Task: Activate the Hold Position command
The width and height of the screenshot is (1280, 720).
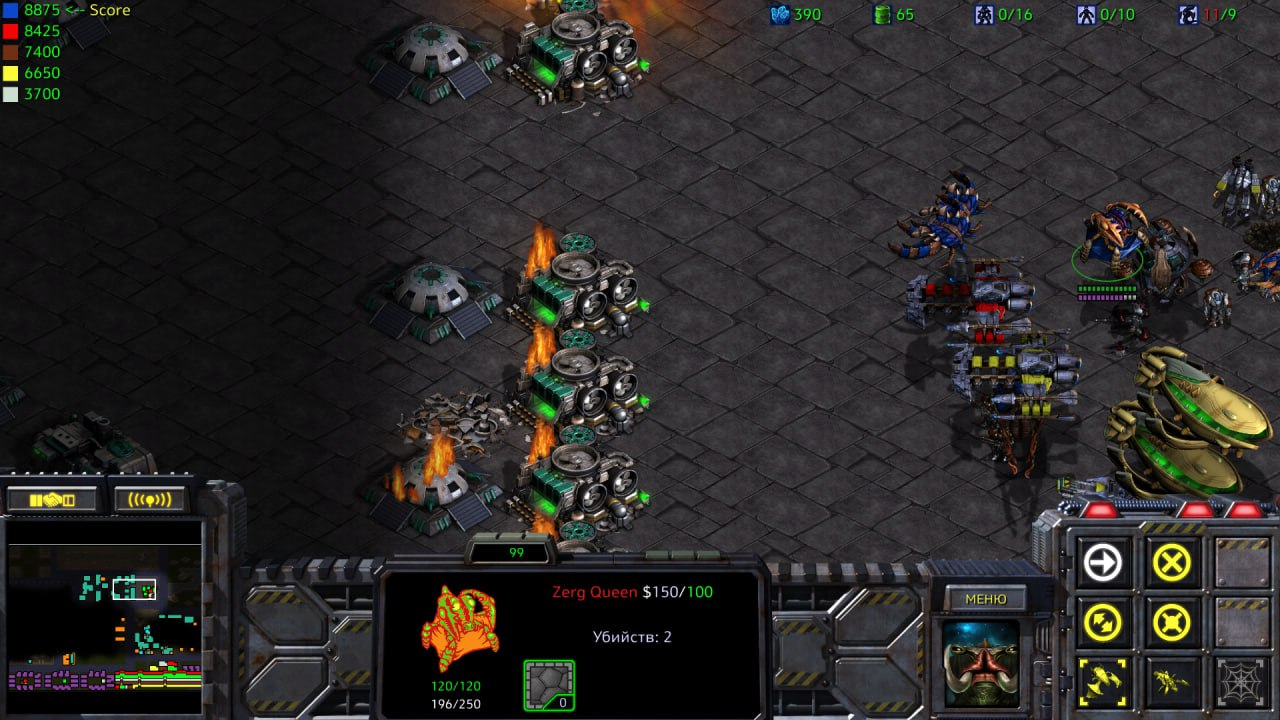Action: pos(1171,624)
